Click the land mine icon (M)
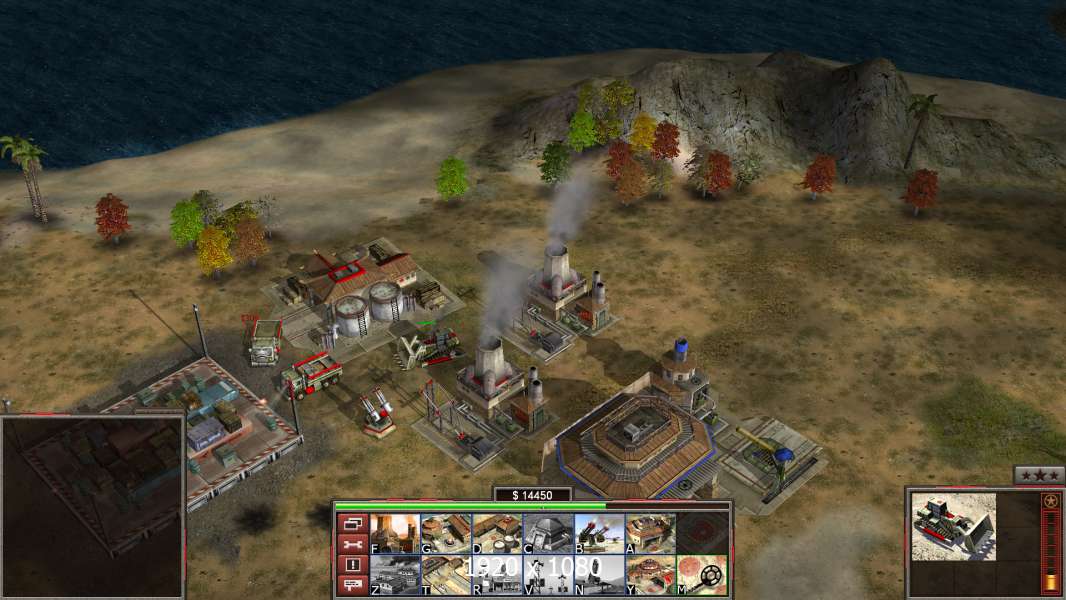Image resolution: width=1066 pixels, height=600 pixels. (x=701, y=575)
